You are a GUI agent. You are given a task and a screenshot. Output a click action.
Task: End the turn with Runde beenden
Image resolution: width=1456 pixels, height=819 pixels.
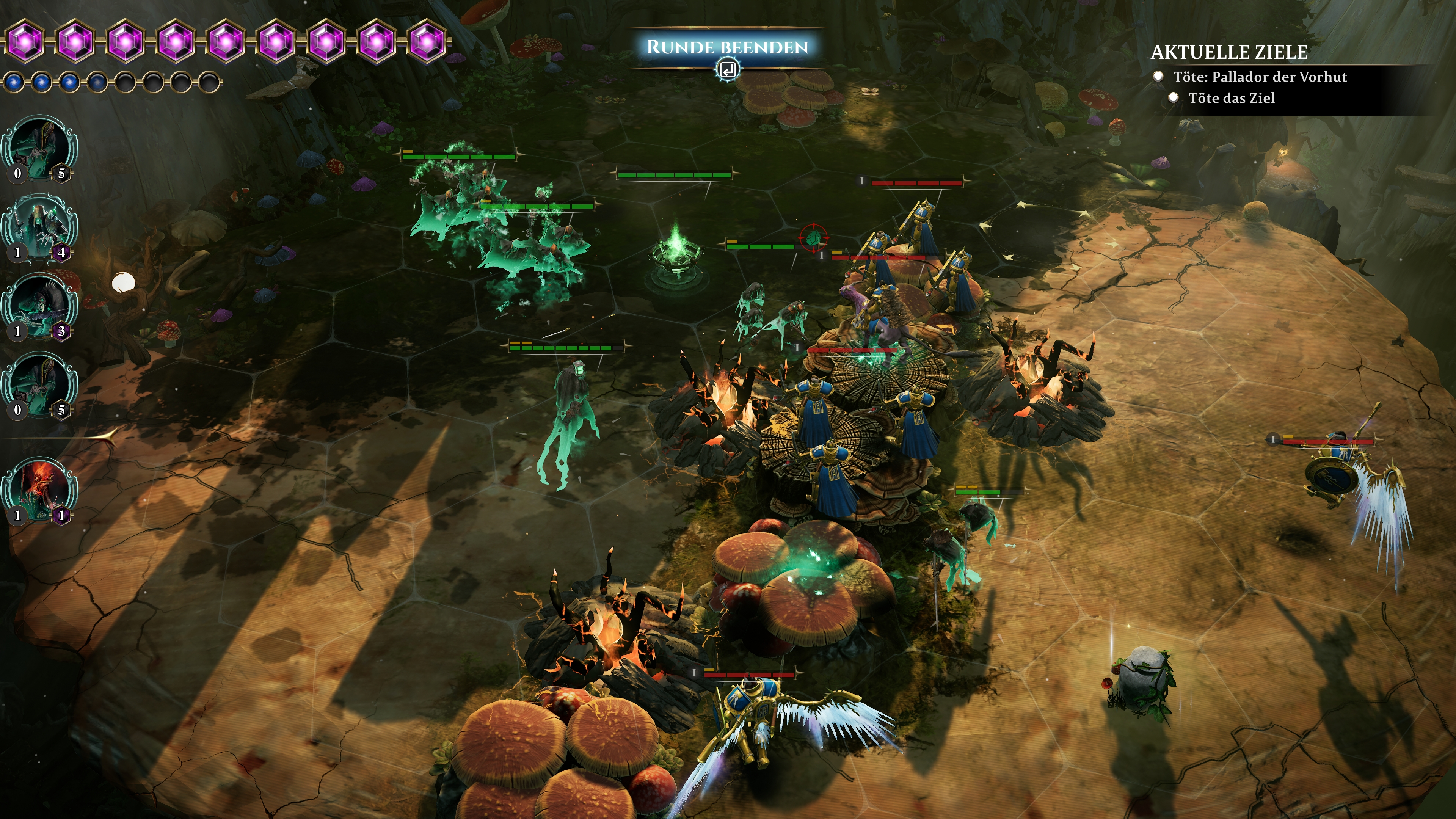tap(727, 47)
